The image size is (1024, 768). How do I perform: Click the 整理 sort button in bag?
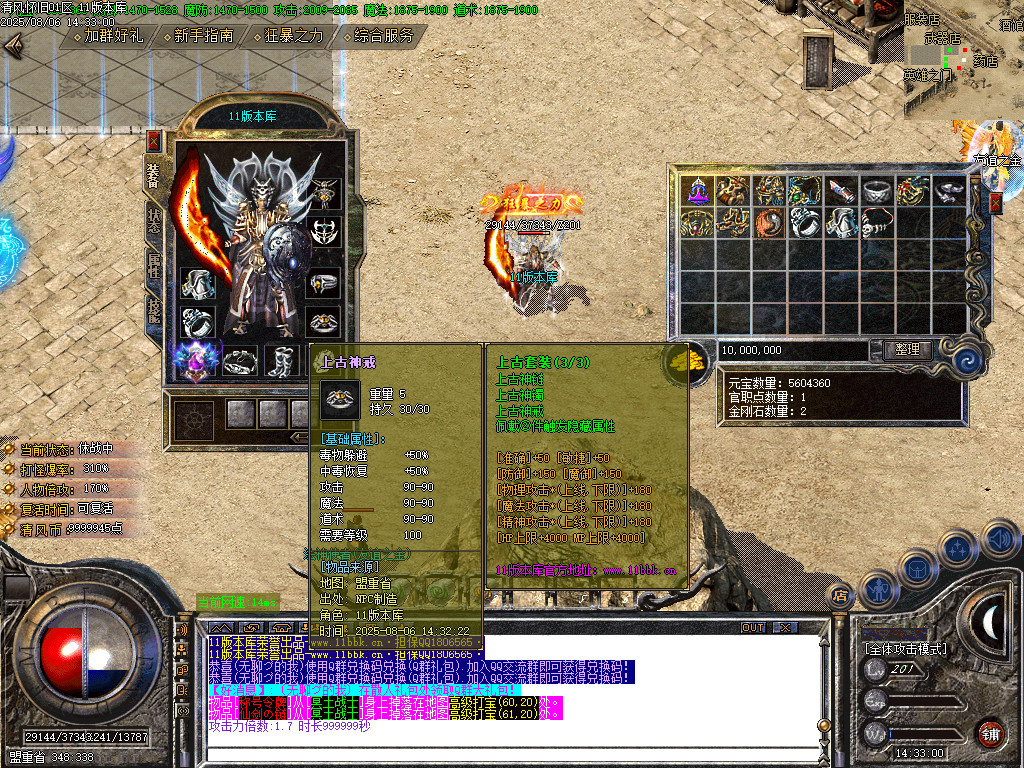coord(907,350)
